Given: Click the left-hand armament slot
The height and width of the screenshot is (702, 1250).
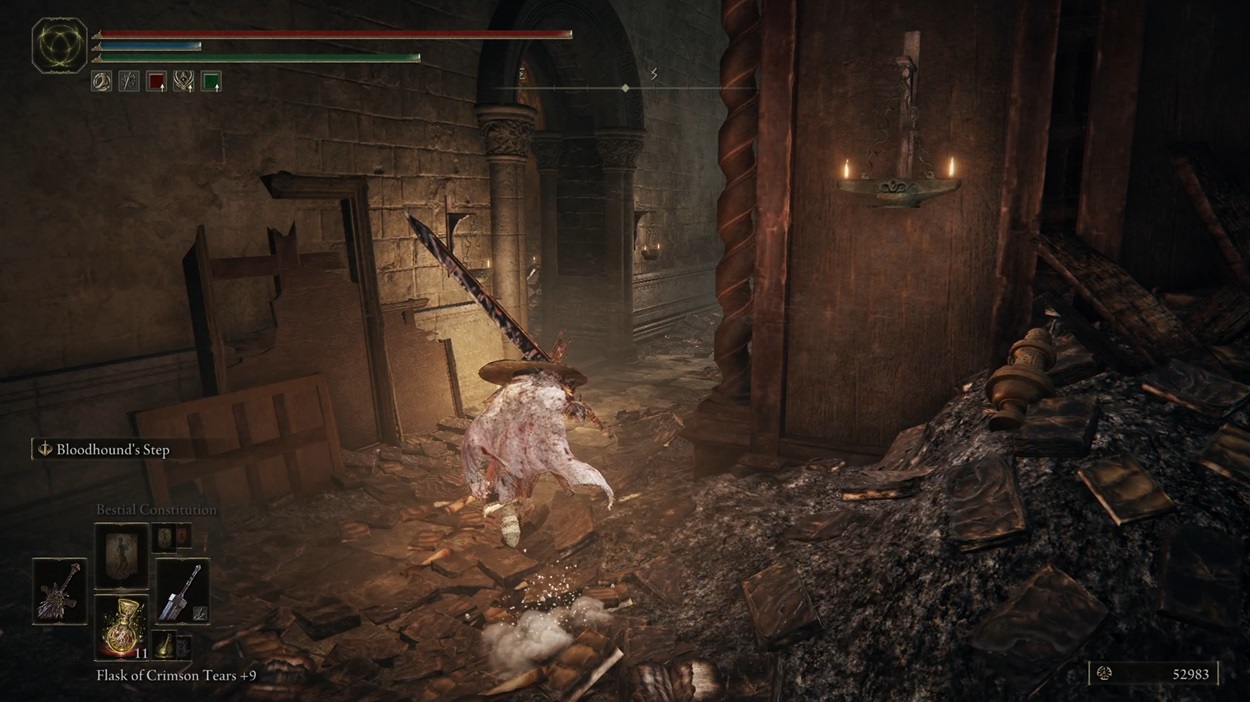Looking at the screenshot, I should 59,591.
